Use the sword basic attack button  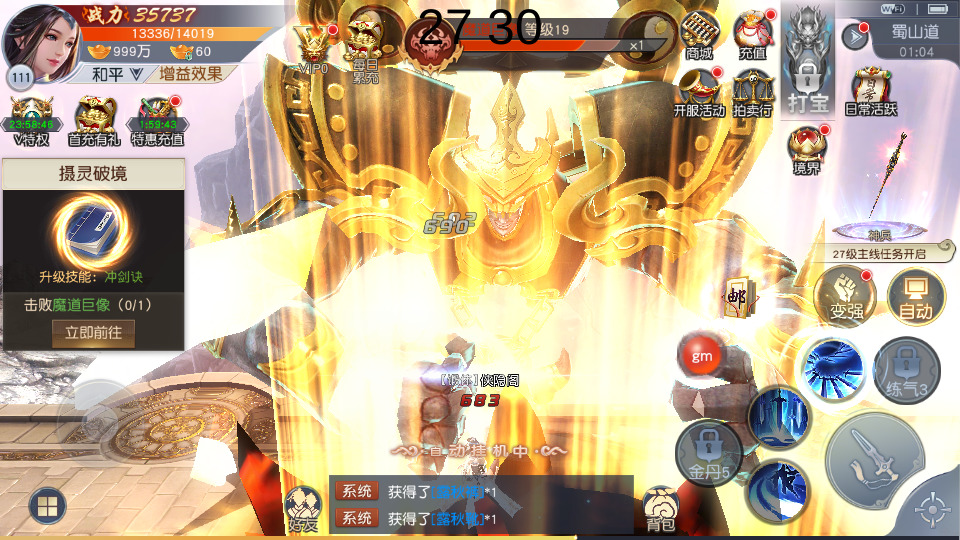pos(877,463)
